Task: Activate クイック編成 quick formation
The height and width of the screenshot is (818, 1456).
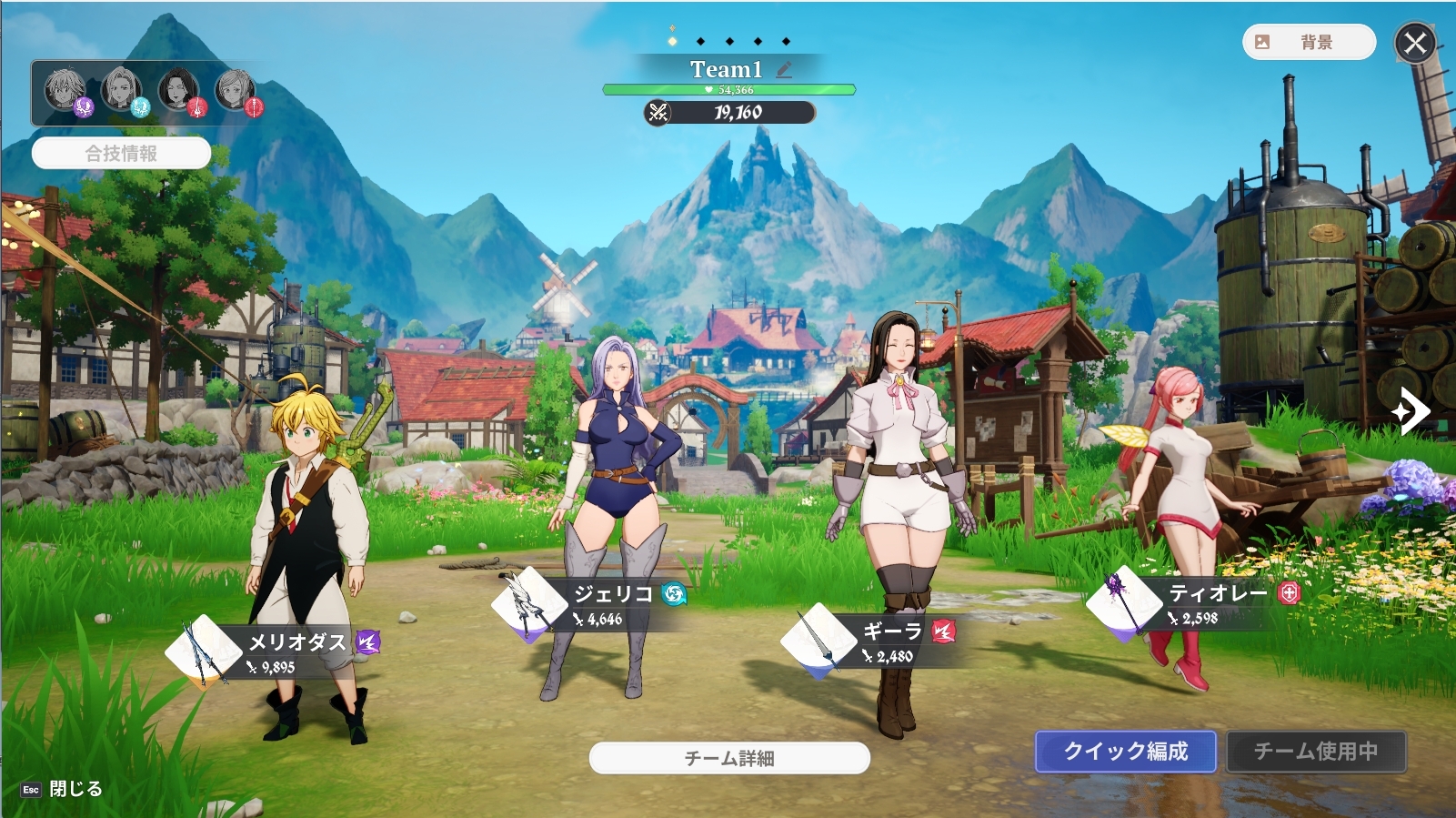Action: 1125,752
